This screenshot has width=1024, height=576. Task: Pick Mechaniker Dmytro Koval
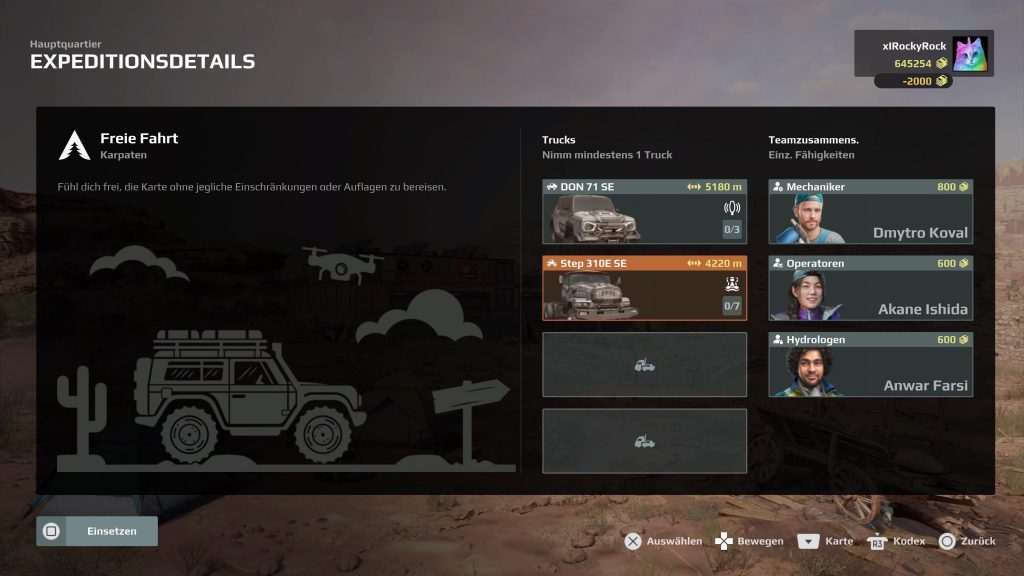pyautogui.click(x=870, y=212)
